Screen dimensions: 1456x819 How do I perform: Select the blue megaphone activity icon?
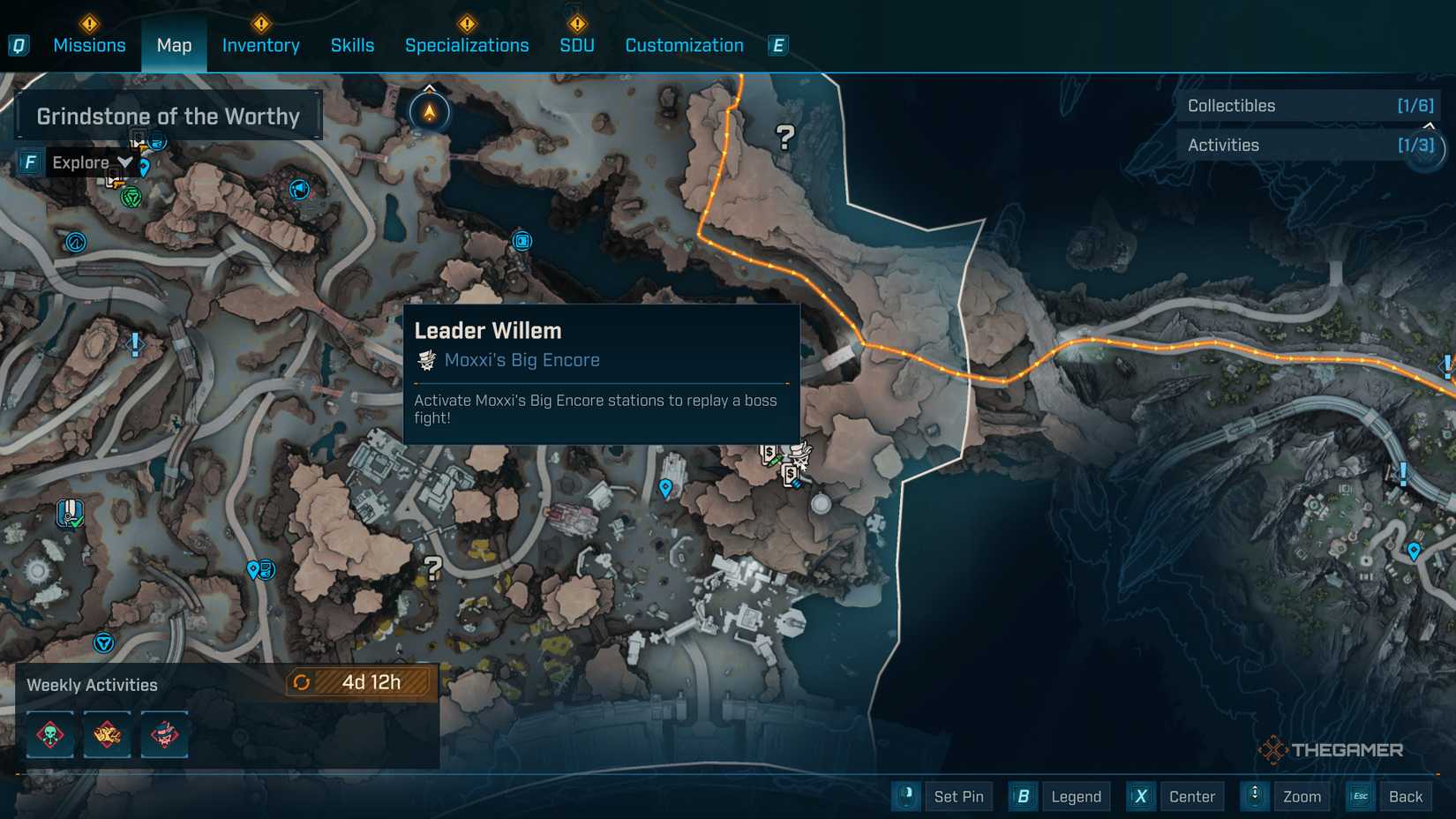pyautogui.click(x=298, y=190)
